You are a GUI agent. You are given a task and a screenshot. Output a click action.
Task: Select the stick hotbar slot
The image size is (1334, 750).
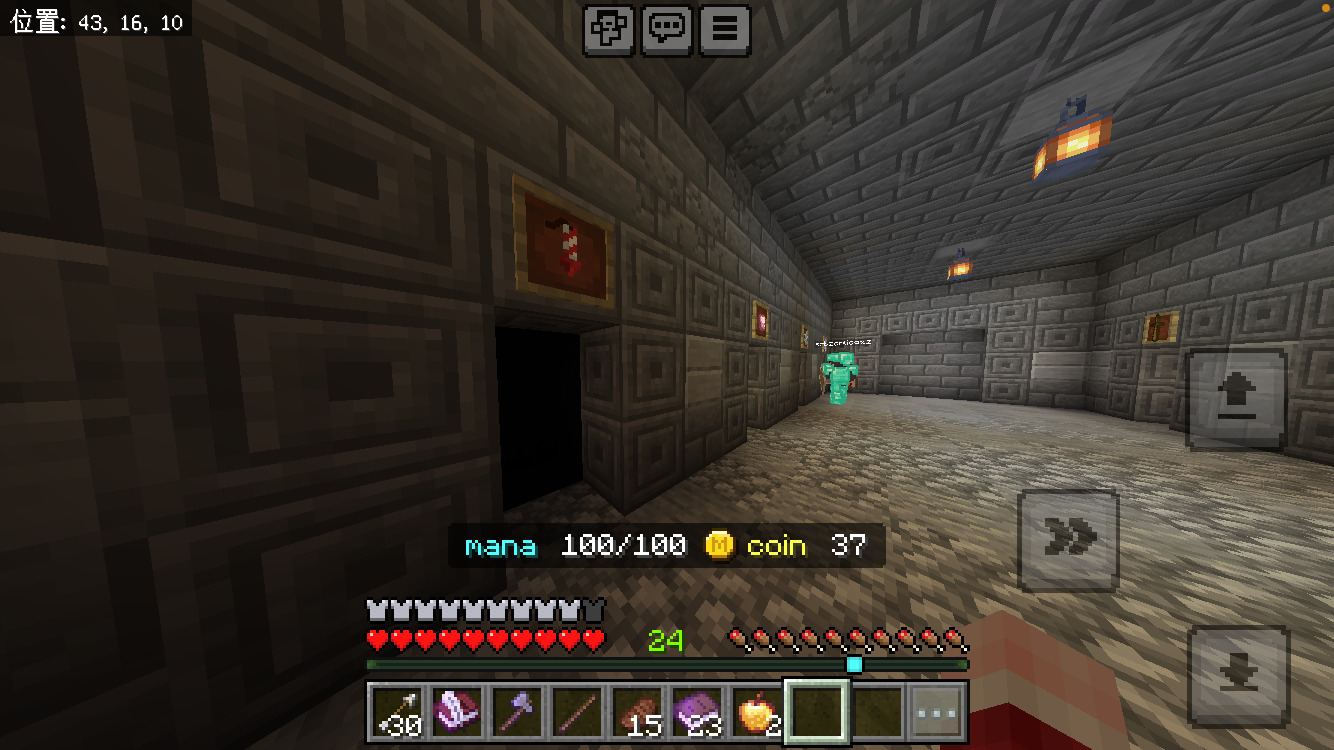(578, 713)
